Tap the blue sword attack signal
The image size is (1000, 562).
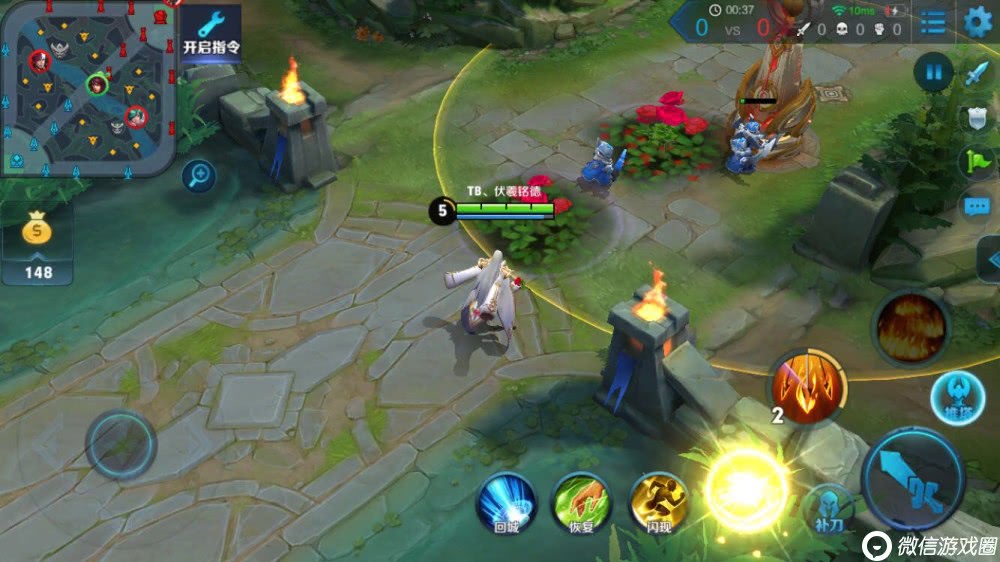[977, 73]
